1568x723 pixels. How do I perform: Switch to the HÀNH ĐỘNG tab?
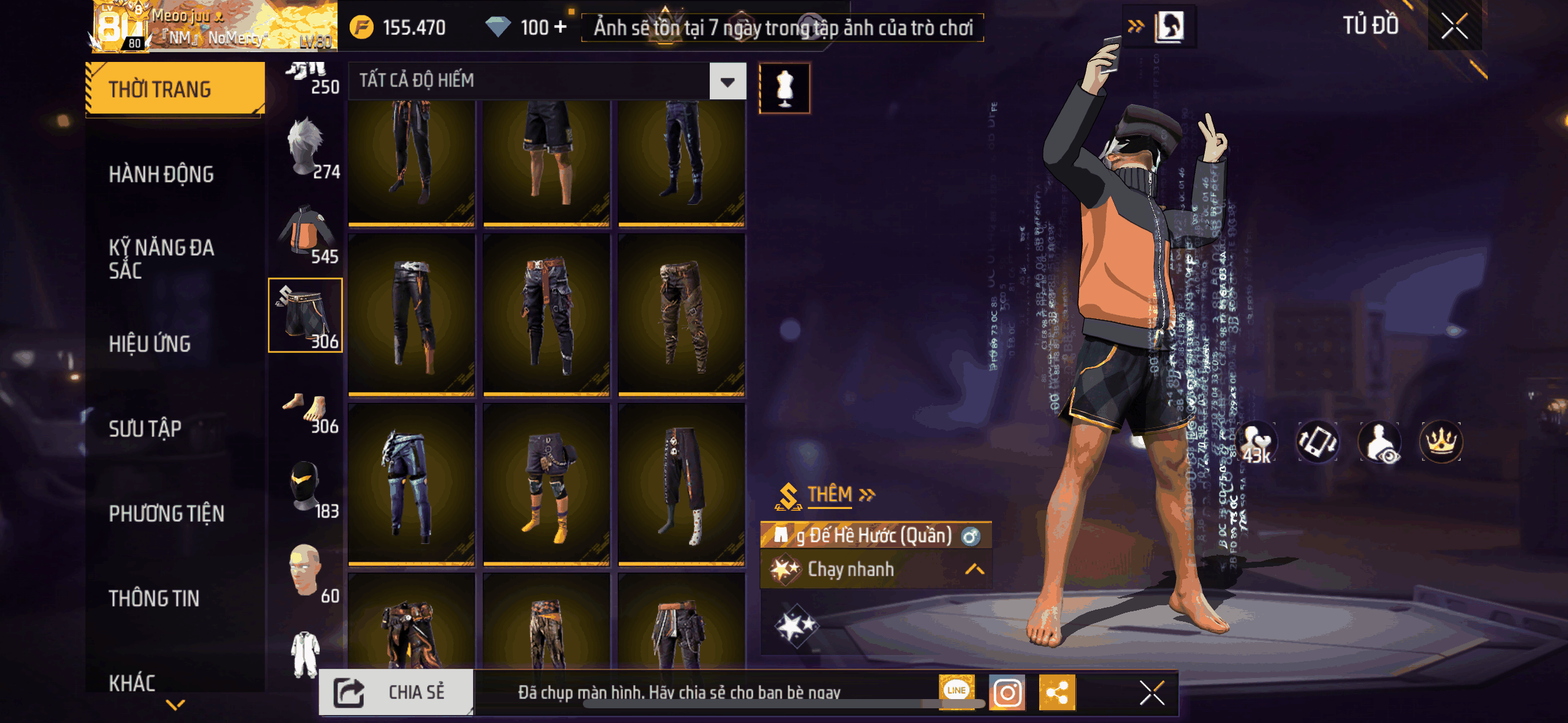[161, 174]
